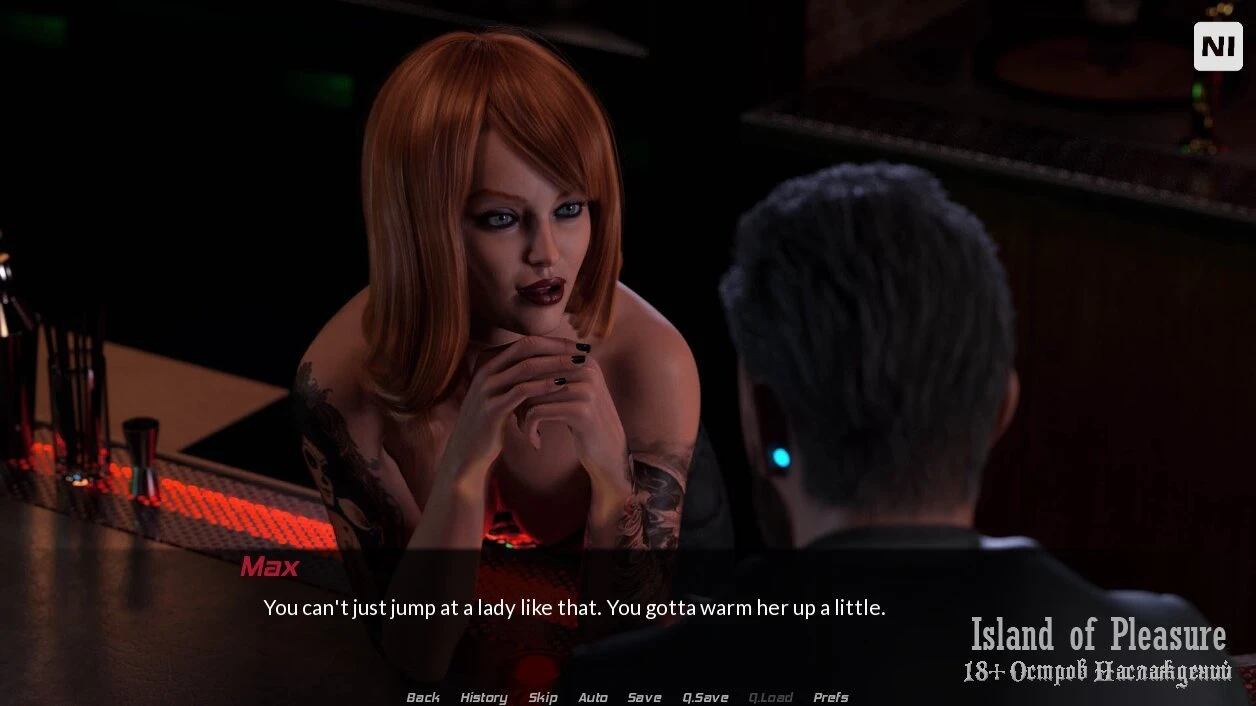Screen dimensions: 1256x706
Task: Open the dialogue History log
Action: [x=484, y=697]
